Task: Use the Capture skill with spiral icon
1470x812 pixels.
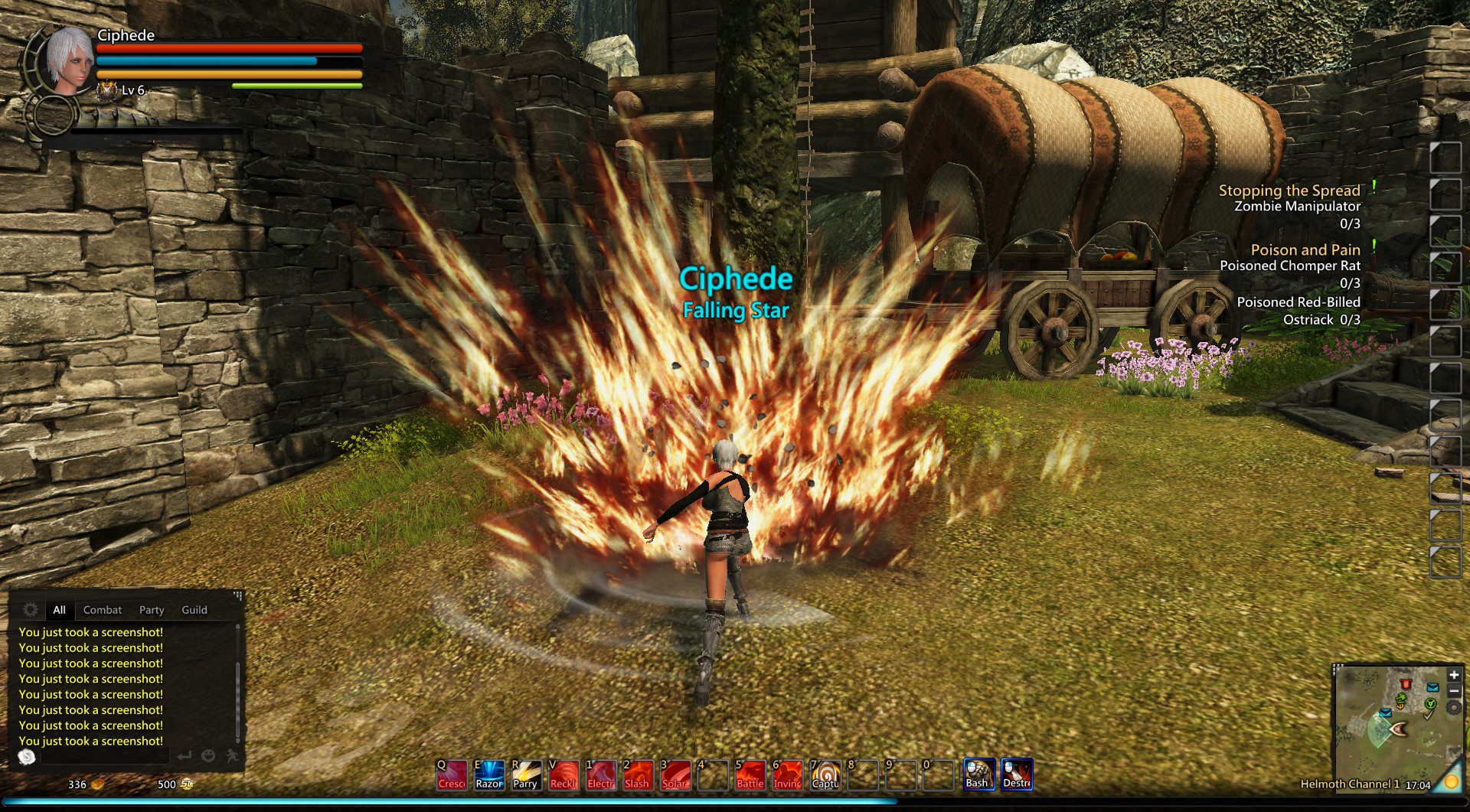Action: coord(825,774)
